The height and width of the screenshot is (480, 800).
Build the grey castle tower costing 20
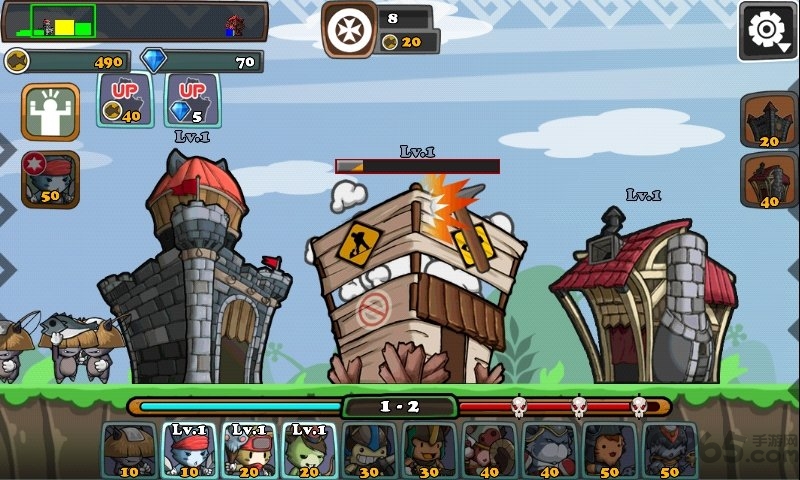point(768,121)
